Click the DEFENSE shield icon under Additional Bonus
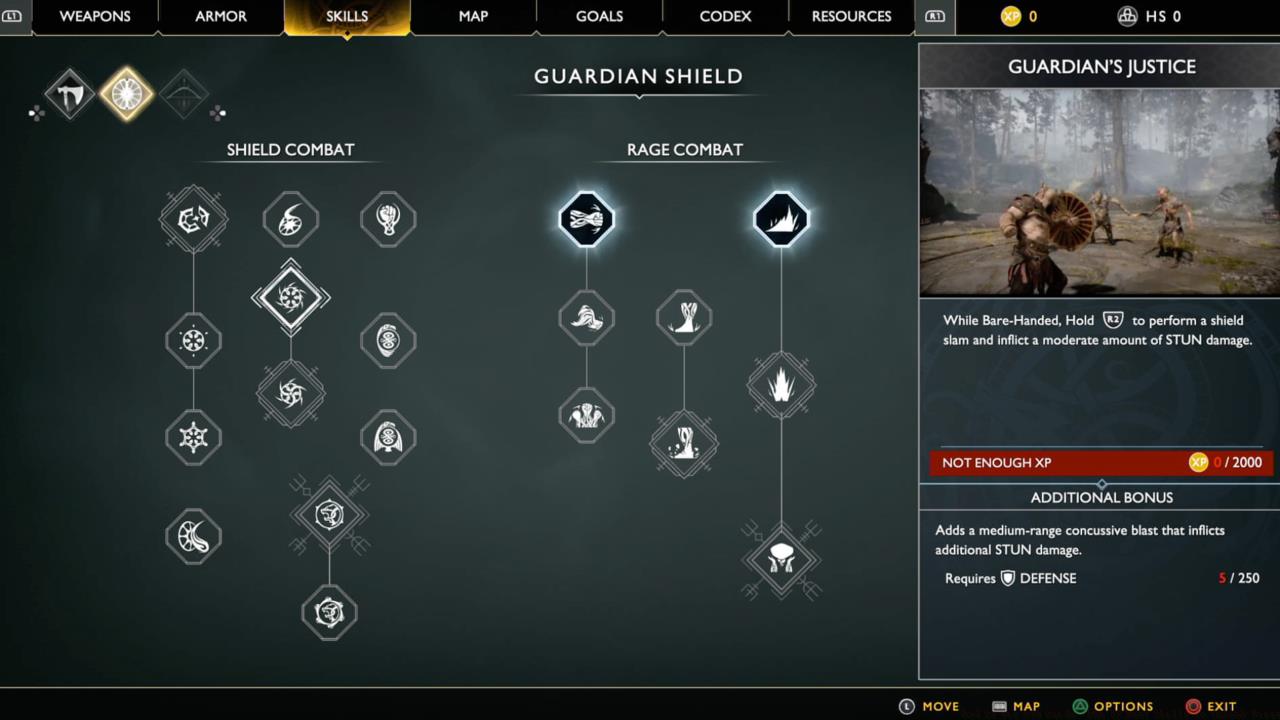1280x720 pixels. (1007, 578)
